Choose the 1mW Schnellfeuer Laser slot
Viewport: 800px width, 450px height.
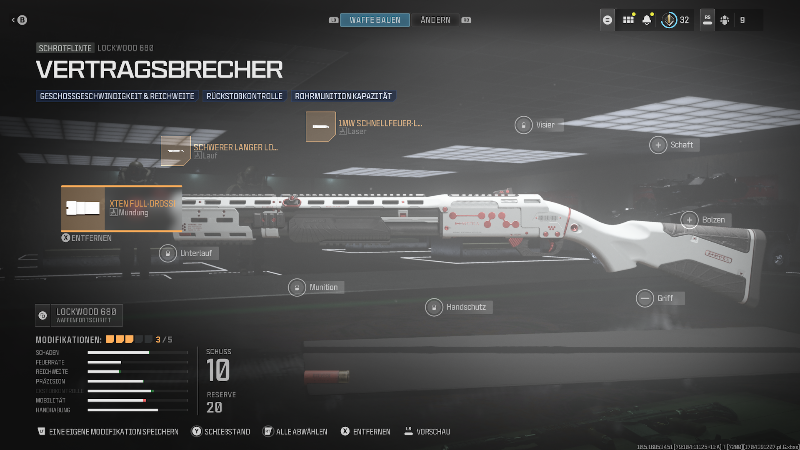pos(365,127)
